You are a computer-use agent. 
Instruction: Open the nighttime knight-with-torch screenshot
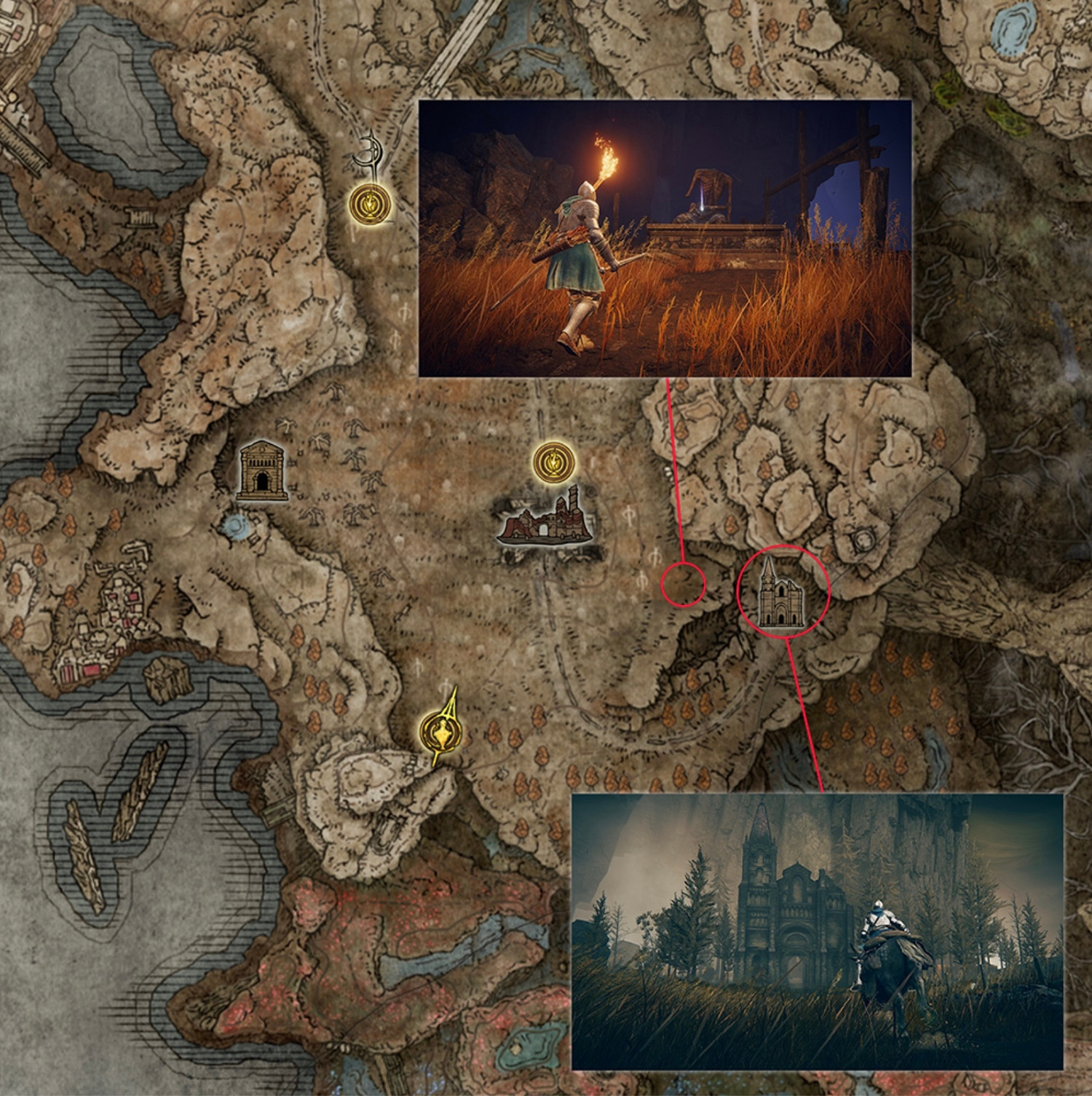[666, 240]
